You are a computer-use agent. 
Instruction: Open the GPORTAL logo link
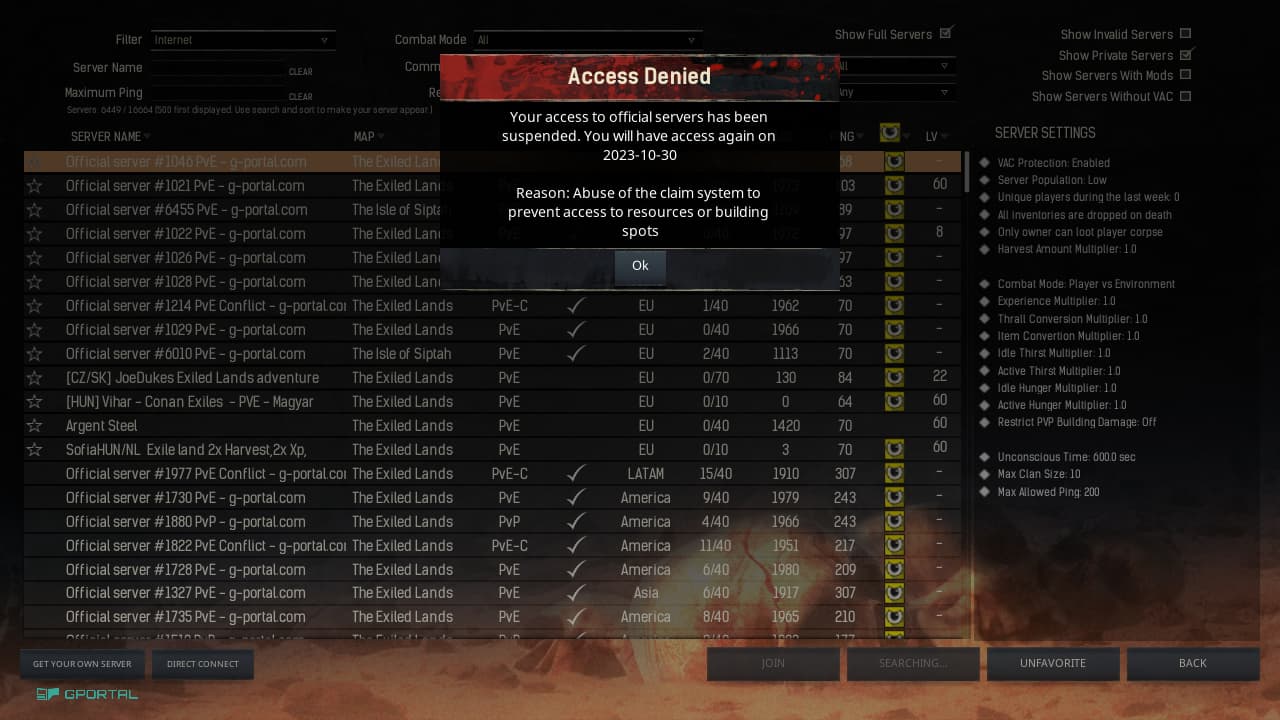(86, 693)
